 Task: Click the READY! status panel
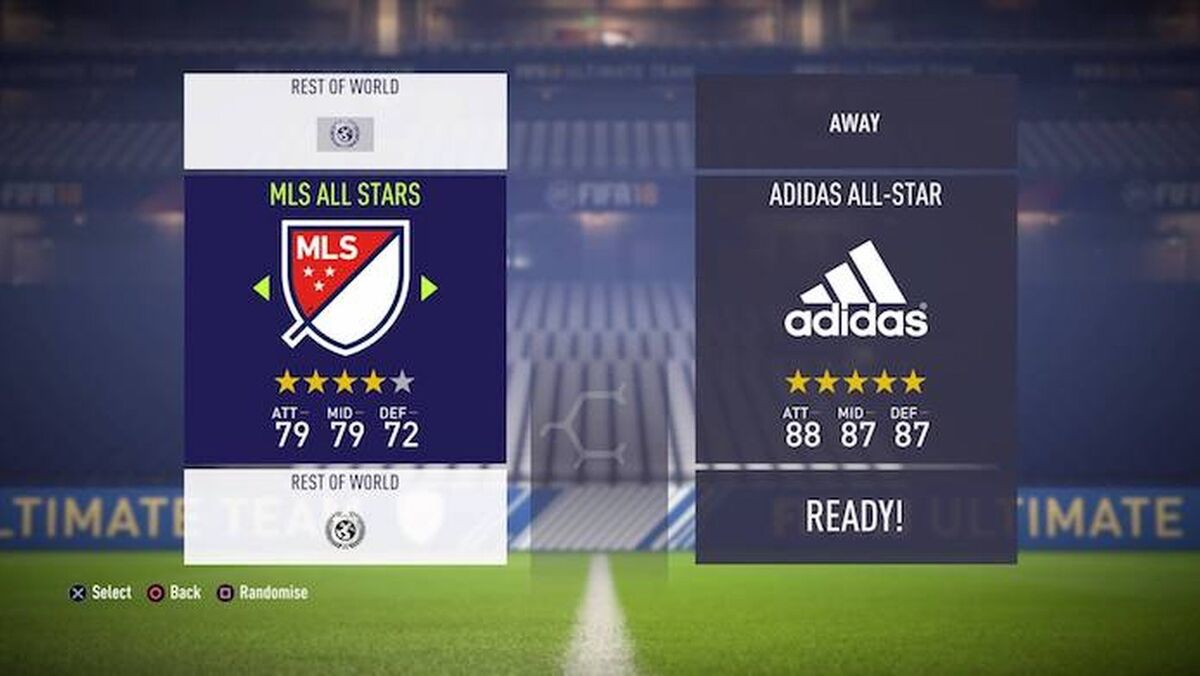pos(855,516)
